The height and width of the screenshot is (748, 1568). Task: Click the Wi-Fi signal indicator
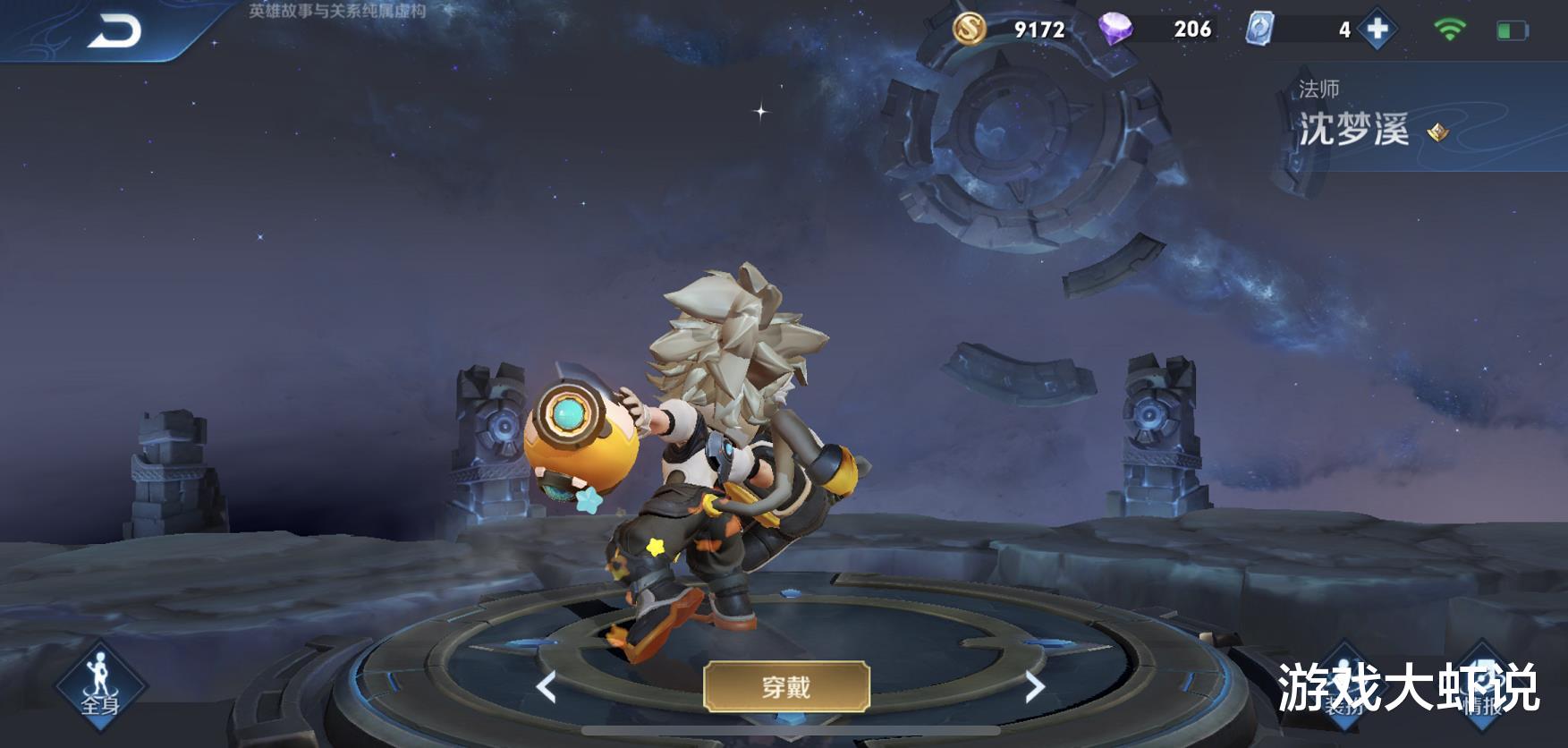[1451, 27]
